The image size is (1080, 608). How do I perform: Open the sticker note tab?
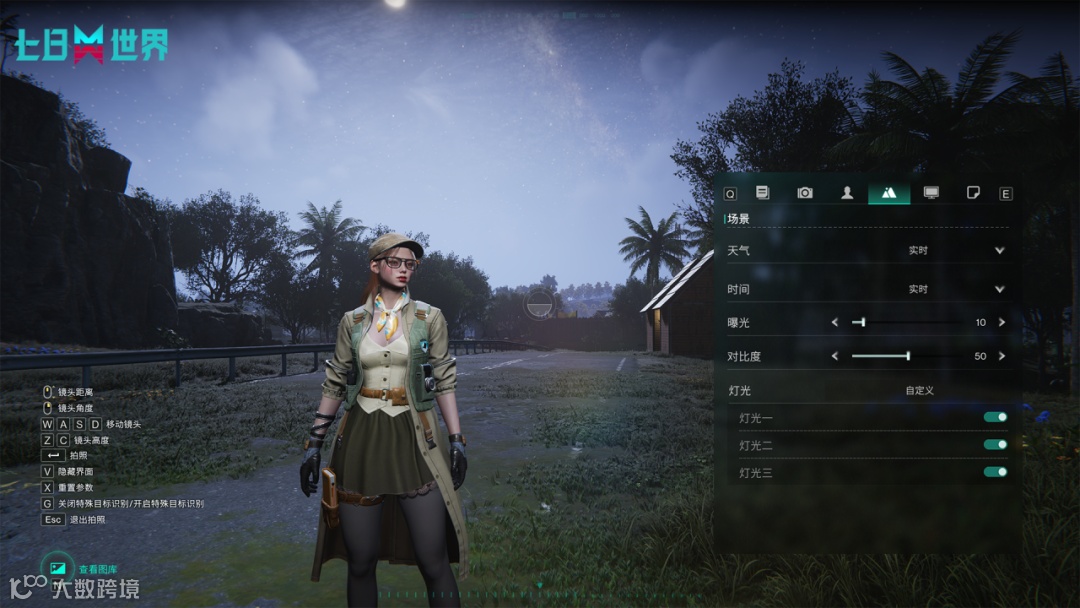(973, 193)
